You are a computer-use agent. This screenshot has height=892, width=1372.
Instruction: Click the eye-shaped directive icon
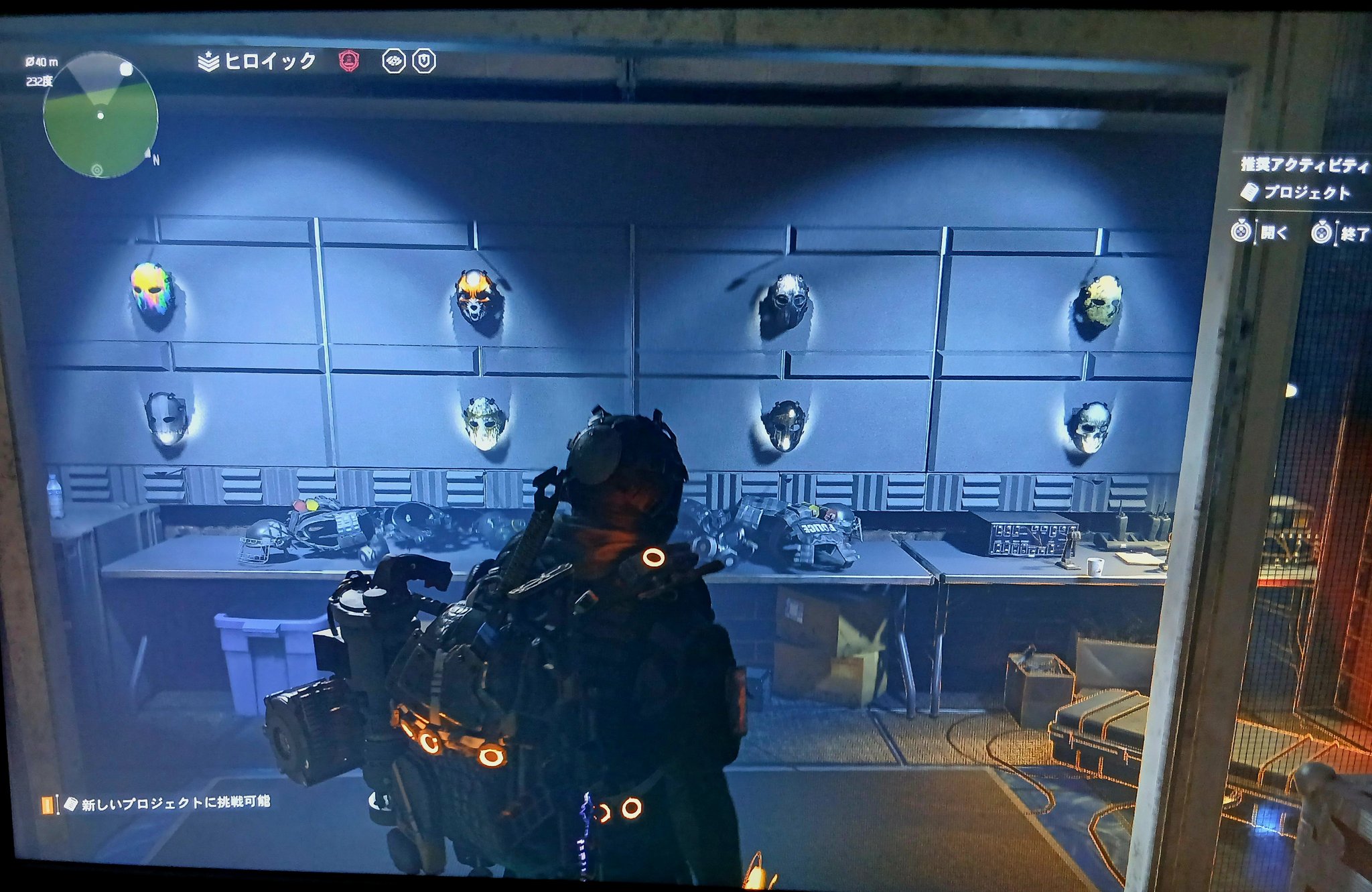click(393, 62)
